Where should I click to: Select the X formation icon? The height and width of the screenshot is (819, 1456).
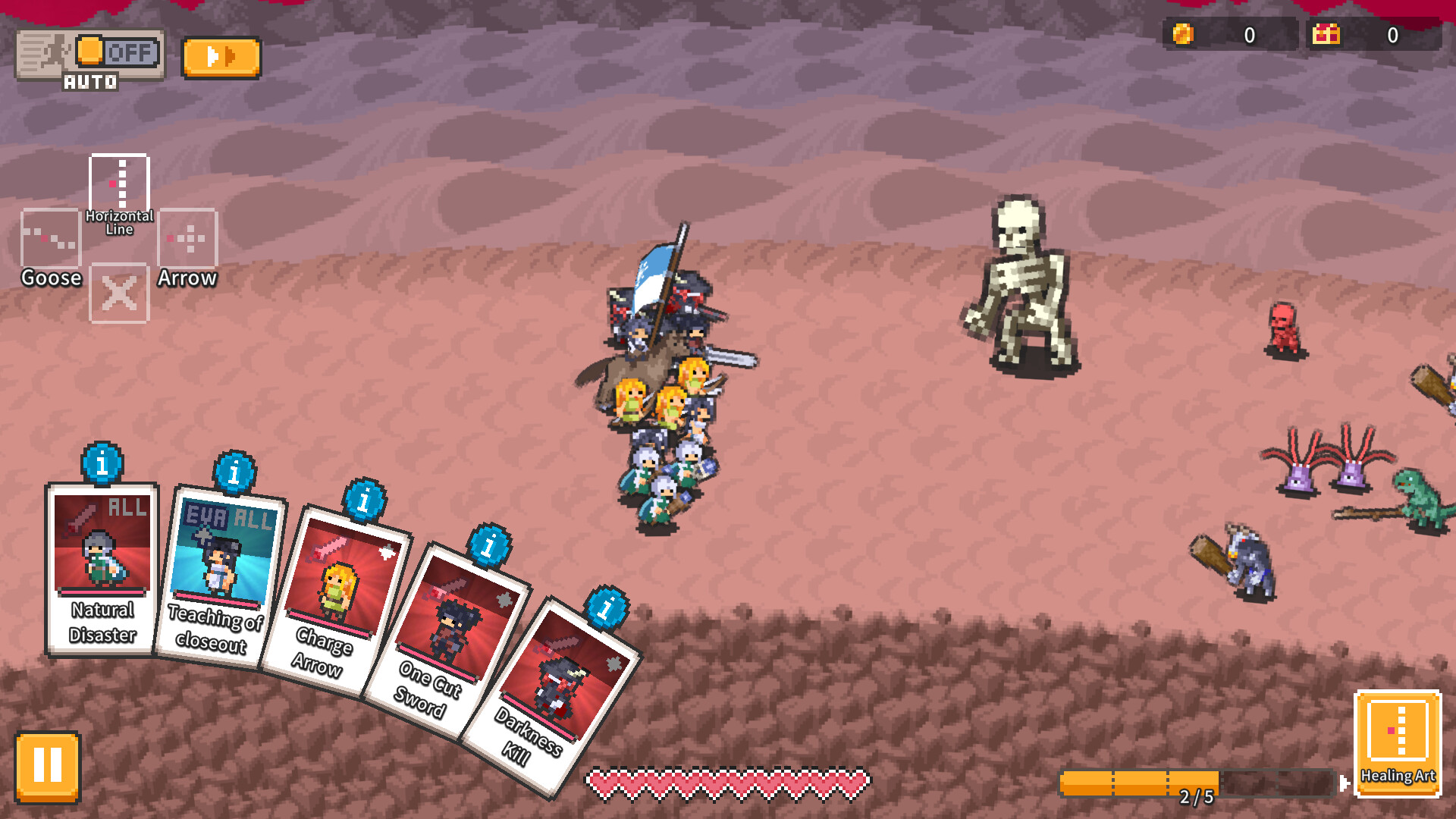[x=119, y=294]
